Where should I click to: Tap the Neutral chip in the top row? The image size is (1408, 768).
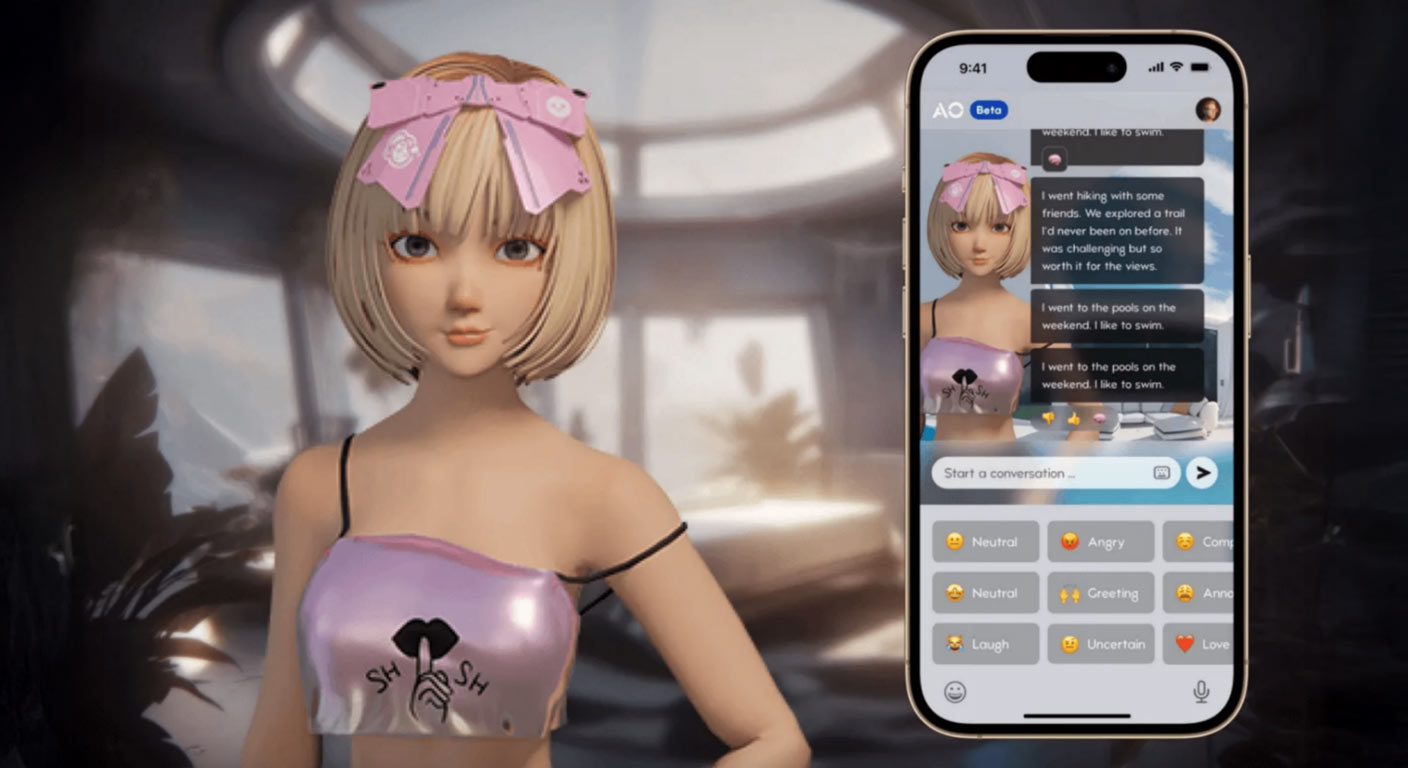(985, 541)
